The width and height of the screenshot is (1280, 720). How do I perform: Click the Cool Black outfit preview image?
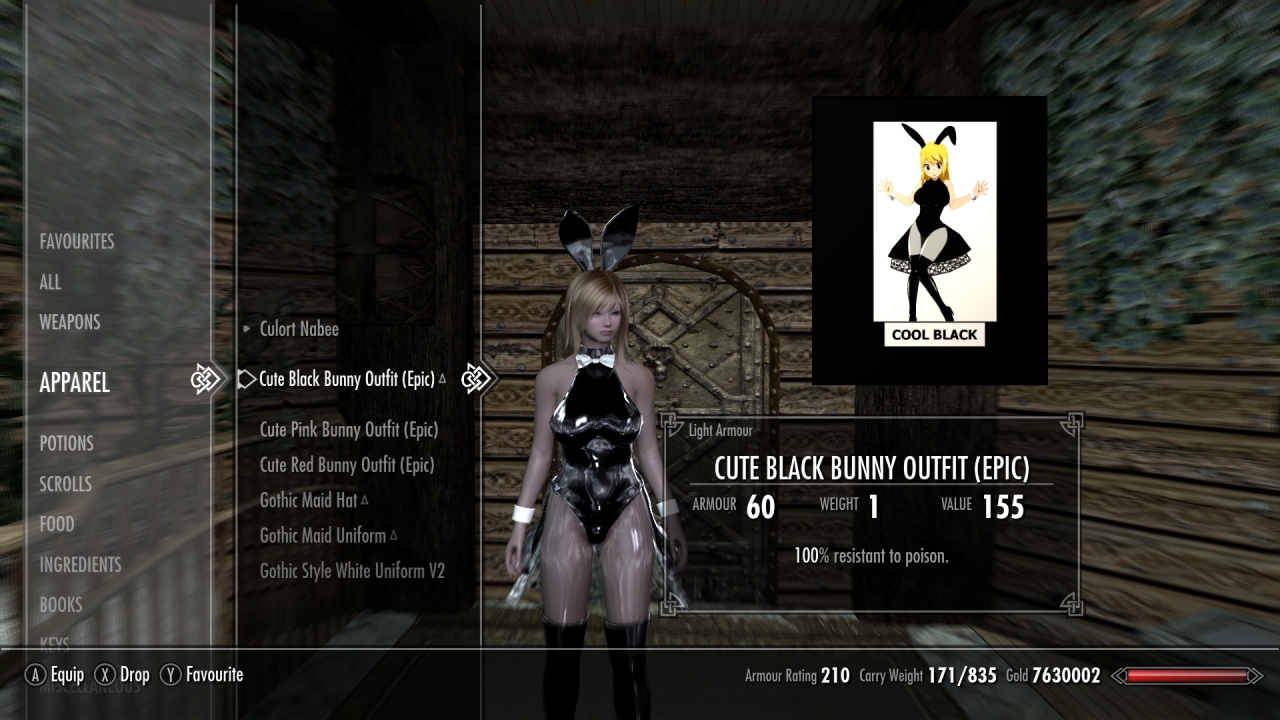pos(934,234)
